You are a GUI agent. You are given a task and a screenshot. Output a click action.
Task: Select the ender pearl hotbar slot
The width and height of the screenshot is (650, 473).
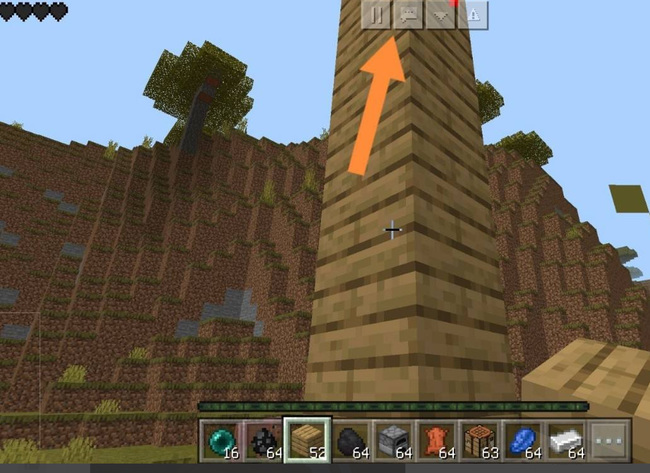tap(217, 439)
